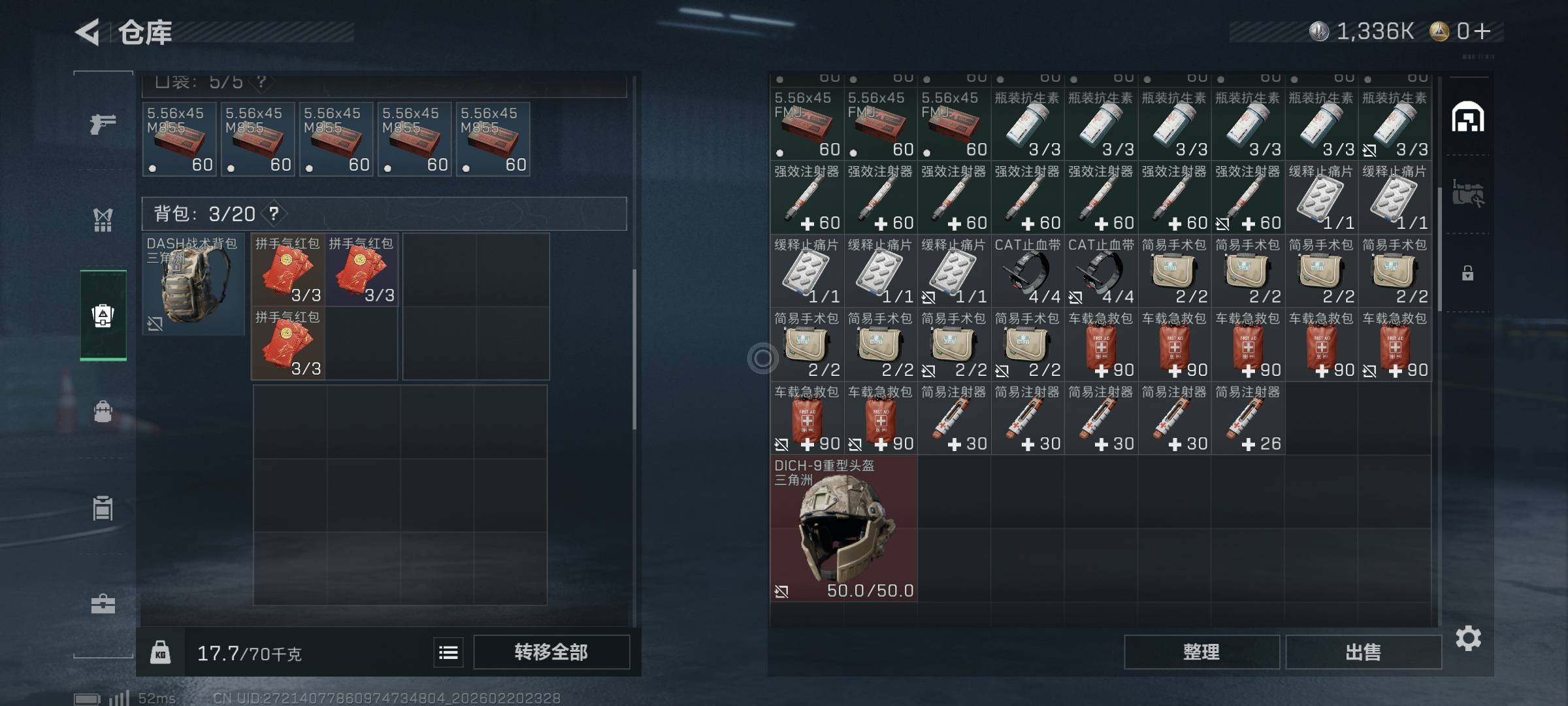Open the 出售 sell option

coord(1363,652)
